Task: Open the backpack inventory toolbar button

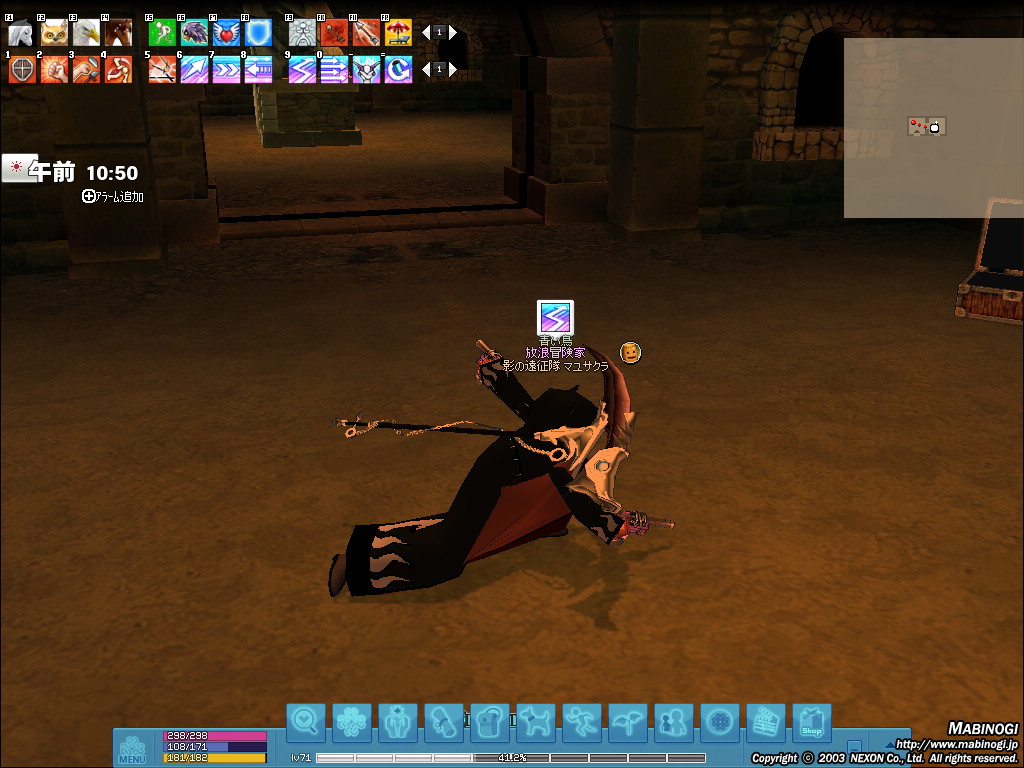Action: point(490,721)
